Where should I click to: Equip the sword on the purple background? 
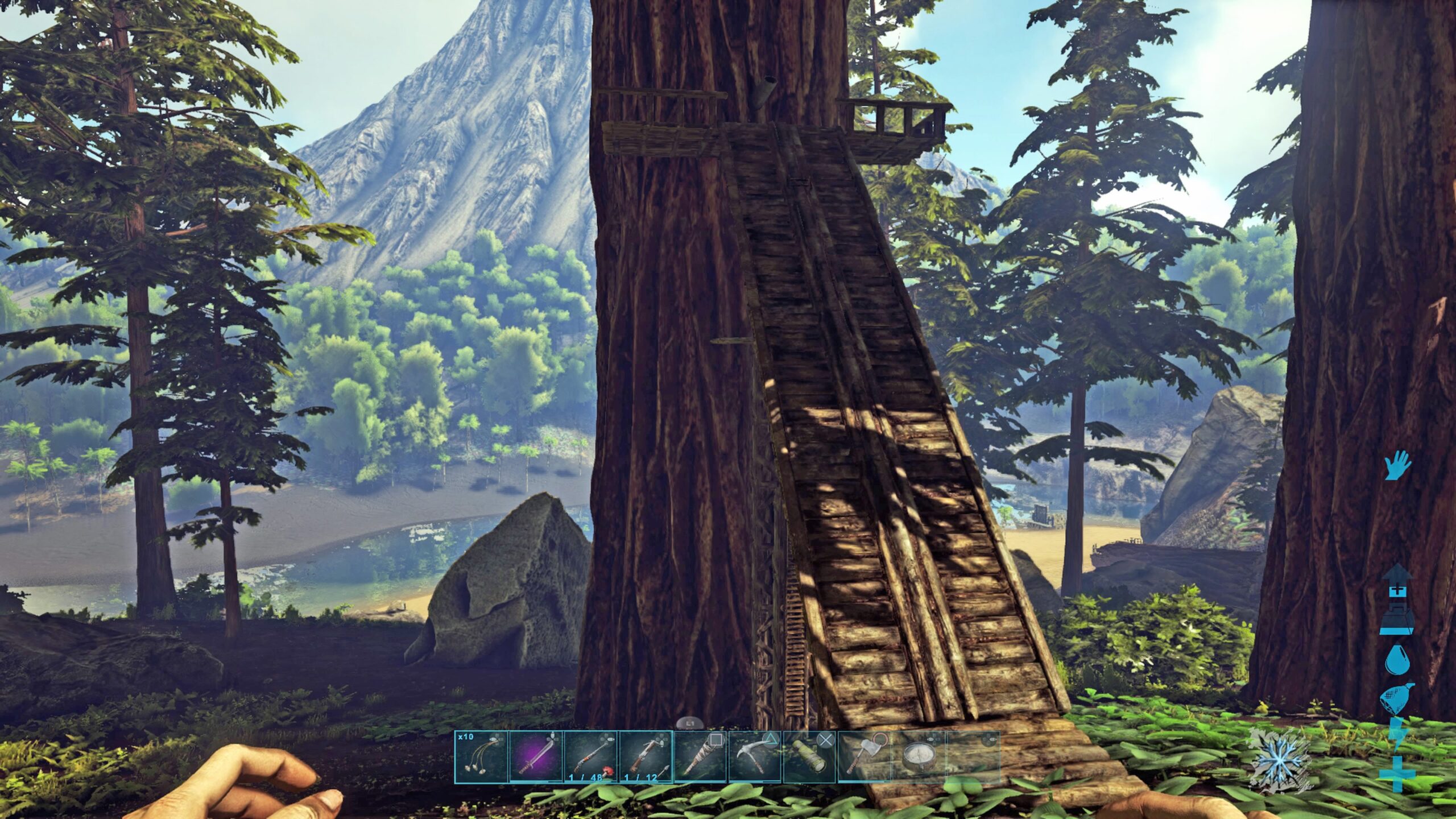click(535, 756)
